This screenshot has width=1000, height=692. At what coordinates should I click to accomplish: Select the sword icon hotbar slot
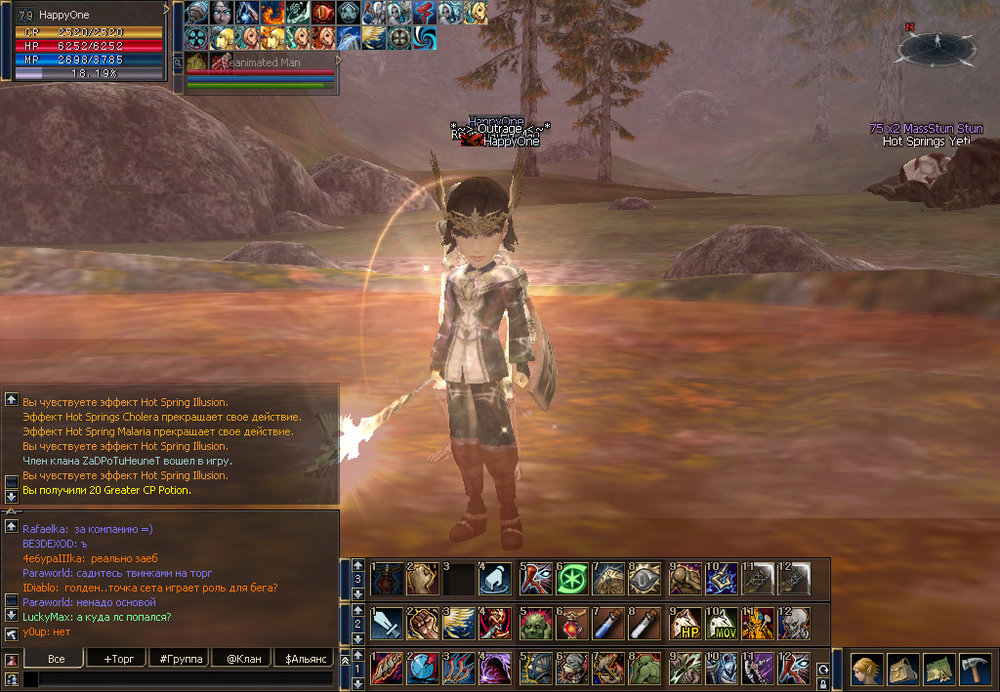point(387,624)
